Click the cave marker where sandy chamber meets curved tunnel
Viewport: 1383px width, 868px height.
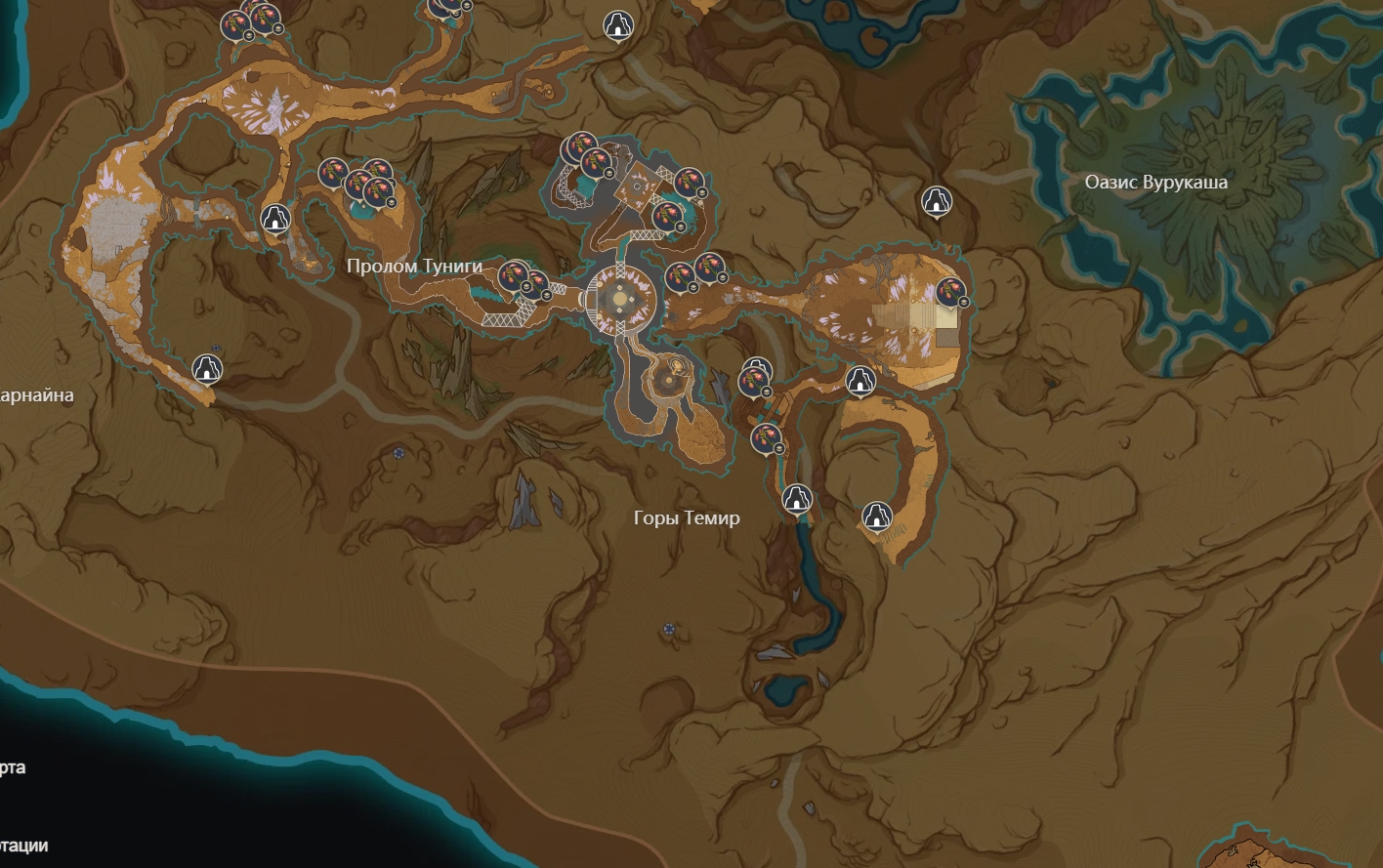tap(859, 380)
